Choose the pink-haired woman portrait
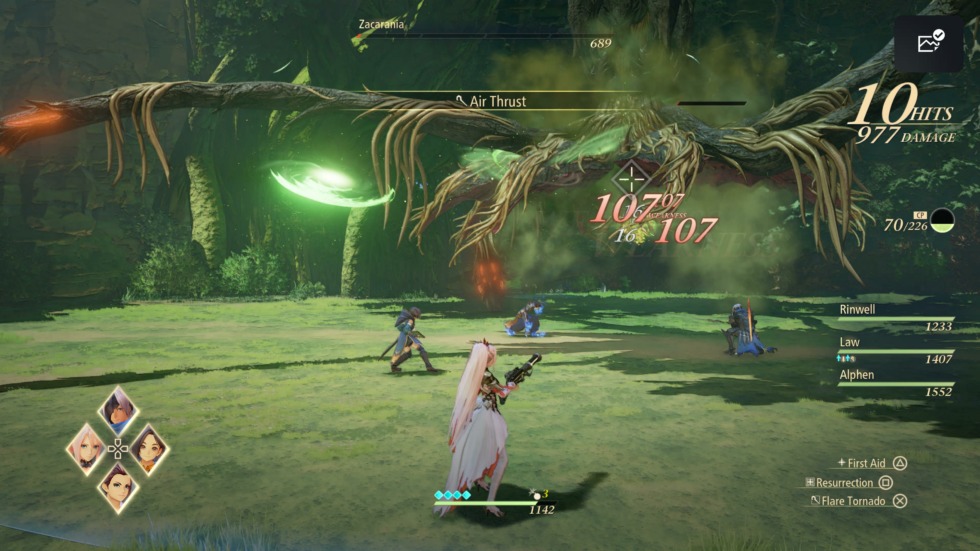Screen dimensions: 980x551 [87, 448]
